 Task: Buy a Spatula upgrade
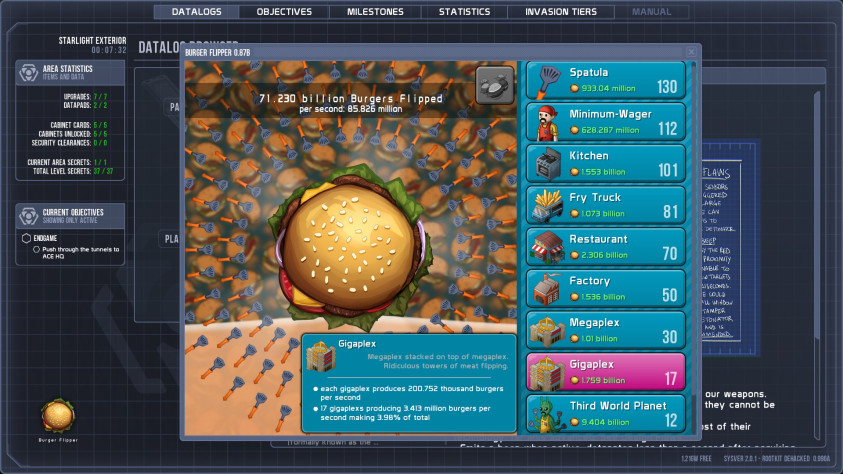605,80
